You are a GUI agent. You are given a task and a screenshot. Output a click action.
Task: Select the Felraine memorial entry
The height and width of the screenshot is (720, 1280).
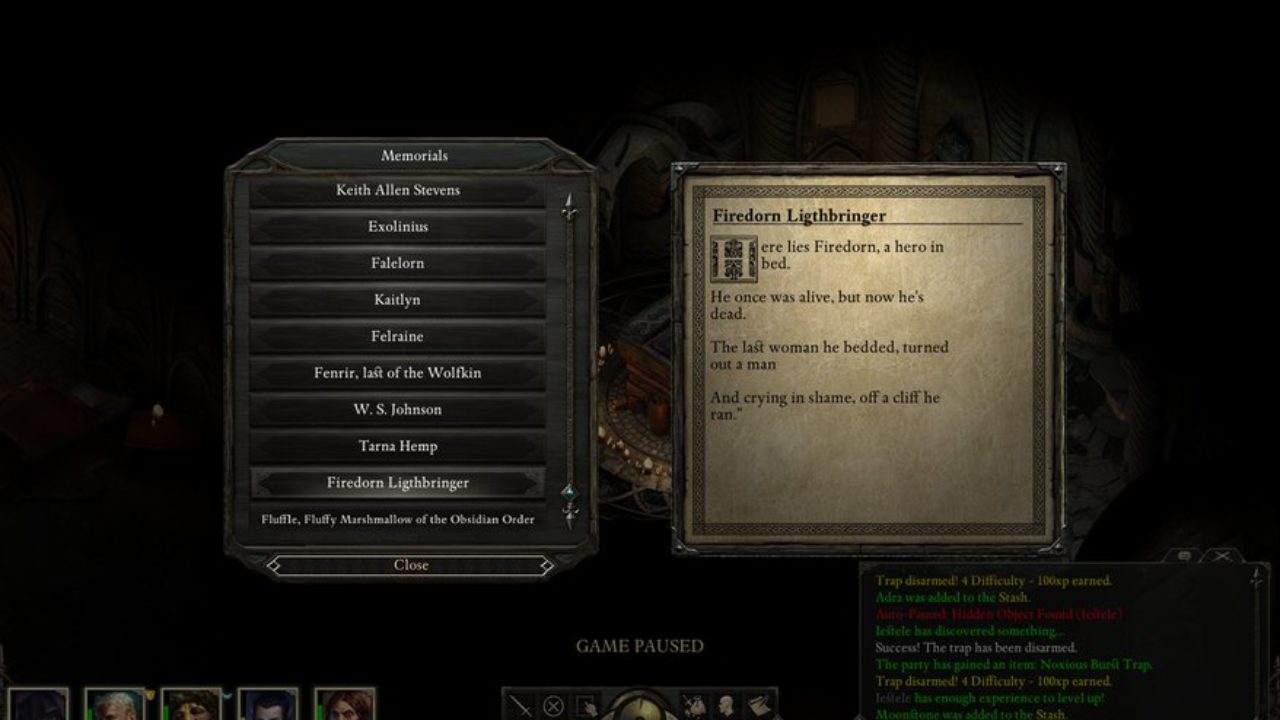tap(397, 336)
